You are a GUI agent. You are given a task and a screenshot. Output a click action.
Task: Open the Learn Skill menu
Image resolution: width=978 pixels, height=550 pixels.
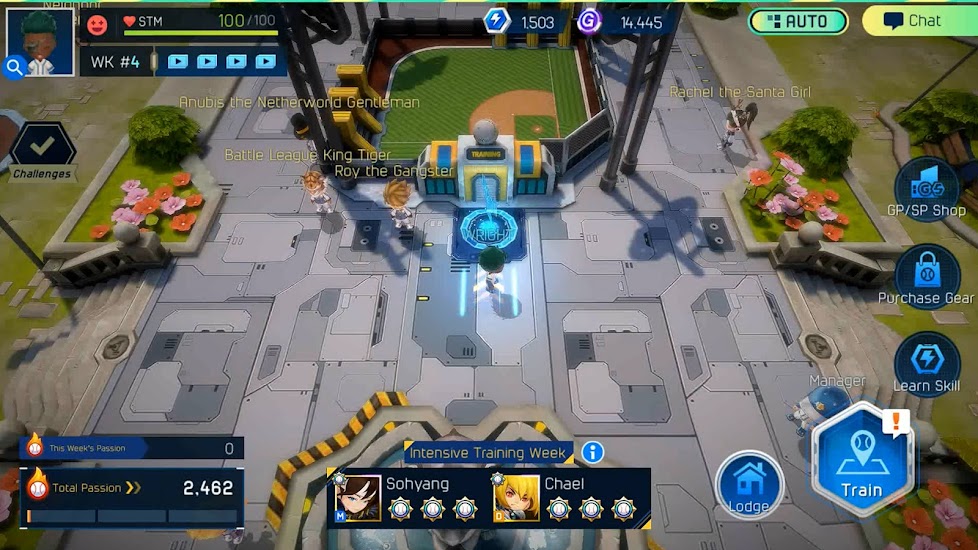coord(927,363)
